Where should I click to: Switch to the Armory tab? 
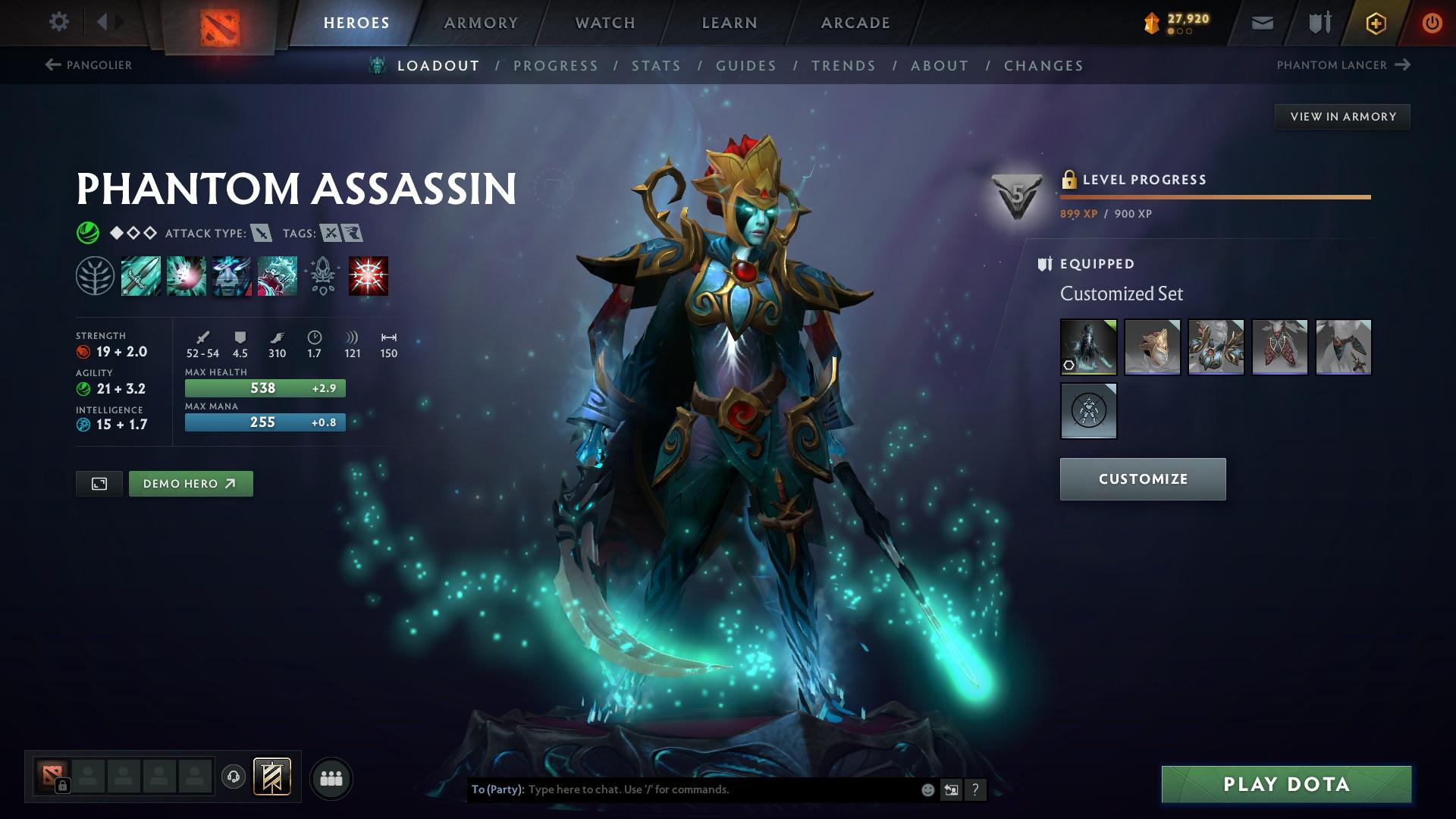pyautogui.click(x=481, y=23)
